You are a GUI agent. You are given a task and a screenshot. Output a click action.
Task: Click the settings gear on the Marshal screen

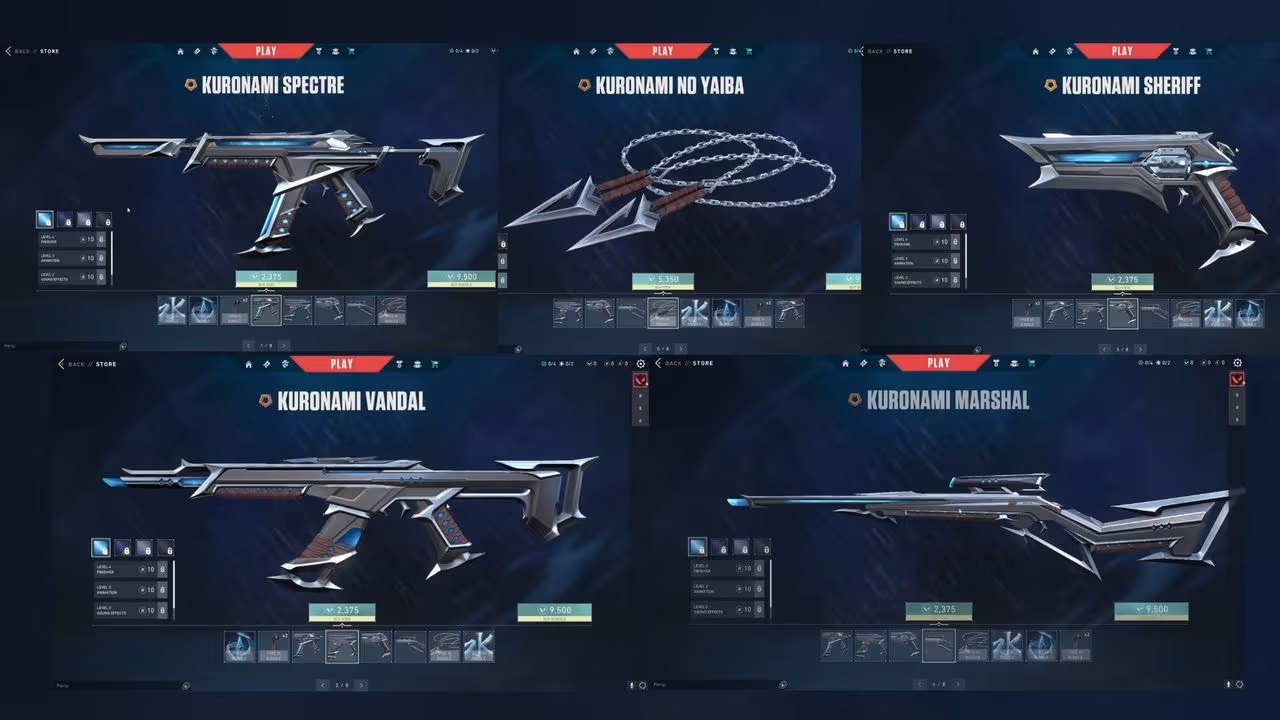(x=1238, y=363)
